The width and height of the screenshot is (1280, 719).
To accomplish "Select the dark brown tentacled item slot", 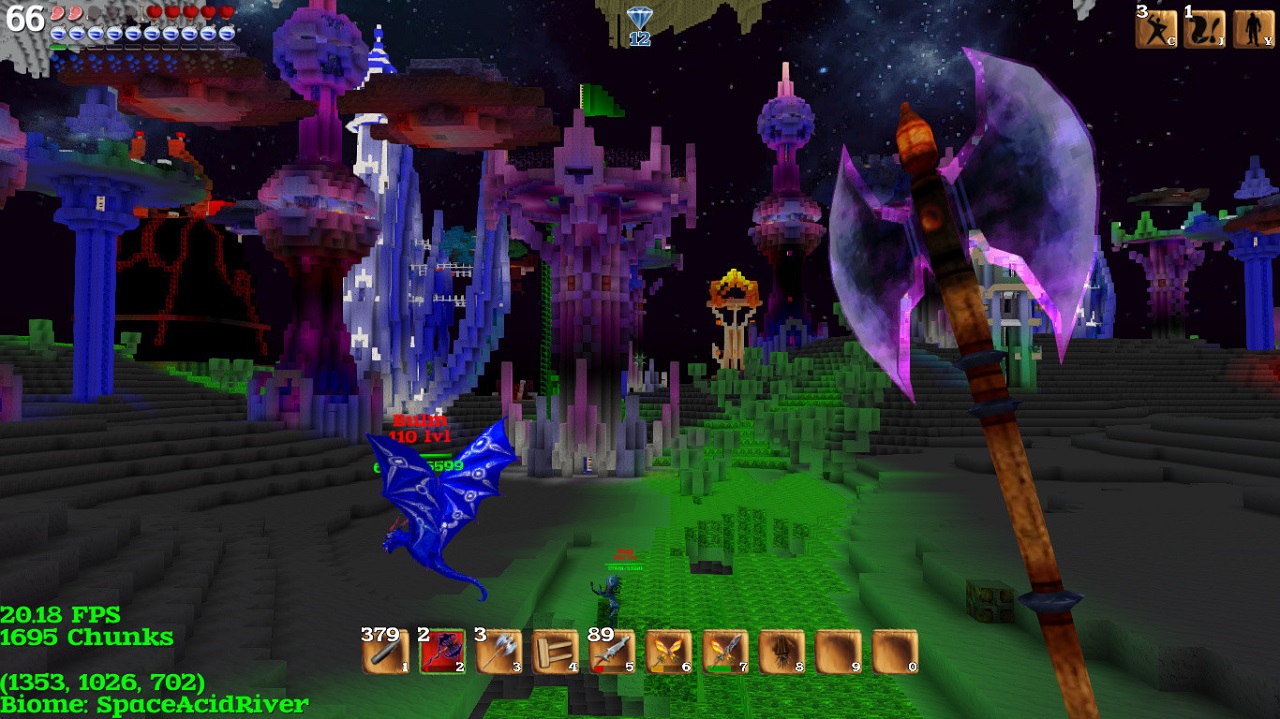I will tap(782, 652).
